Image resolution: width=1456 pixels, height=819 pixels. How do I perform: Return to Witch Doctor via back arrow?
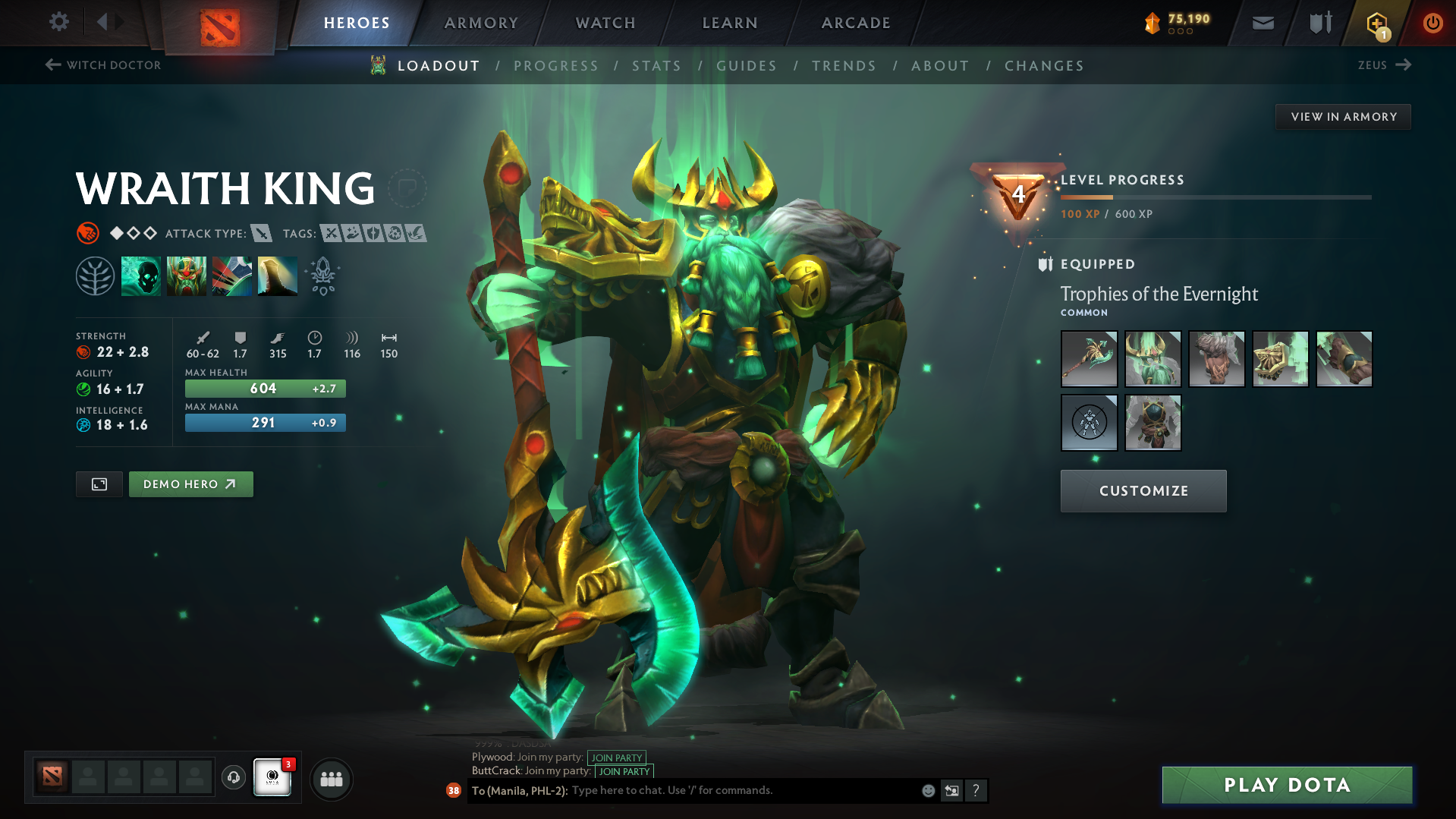tap(51, 65)
